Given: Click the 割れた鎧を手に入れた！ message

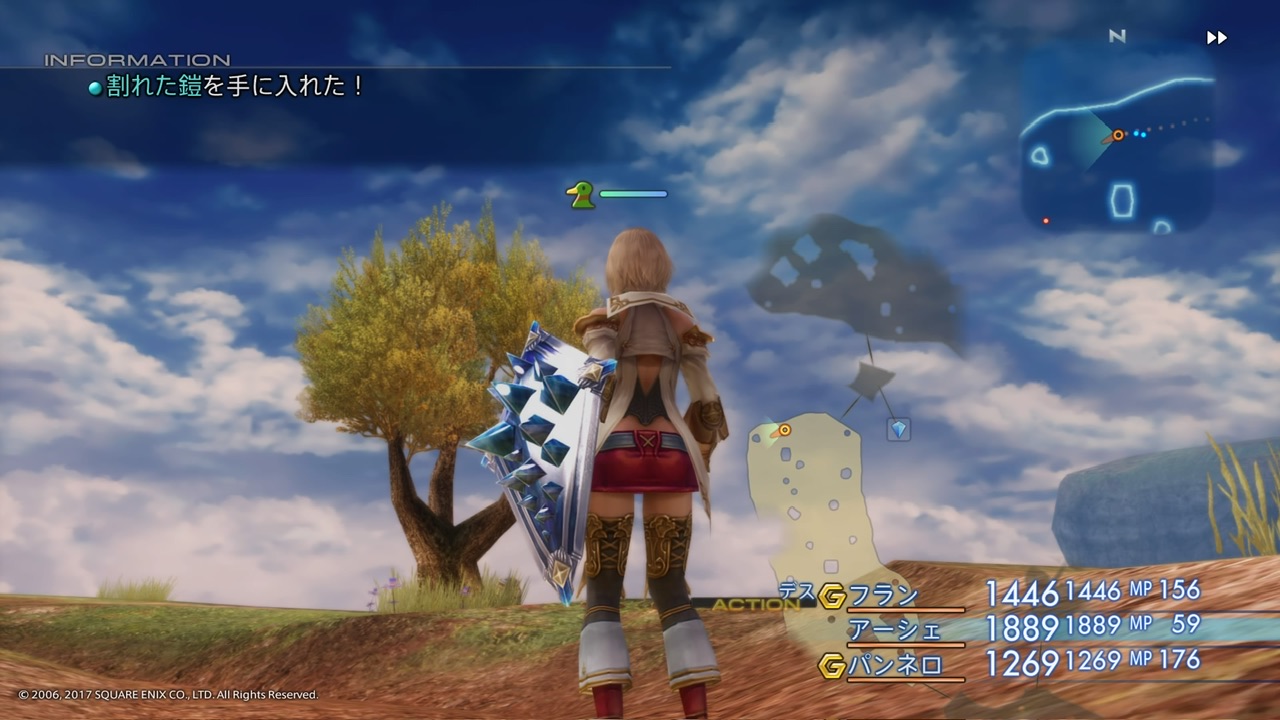Looking at the screenshot, I should (230, 87).
